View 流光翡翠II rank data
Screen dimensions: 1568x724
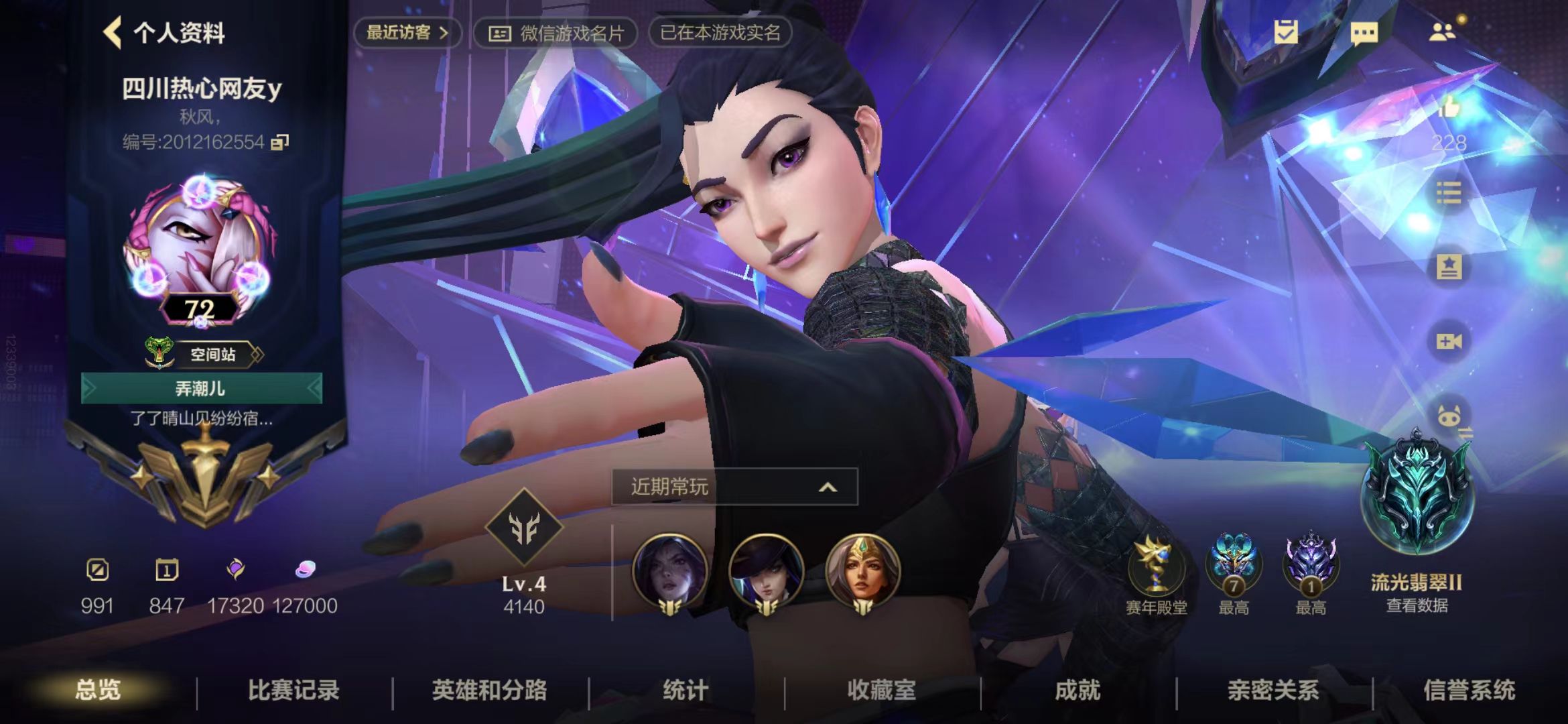pyautogui.click(x=1417, y=605)
